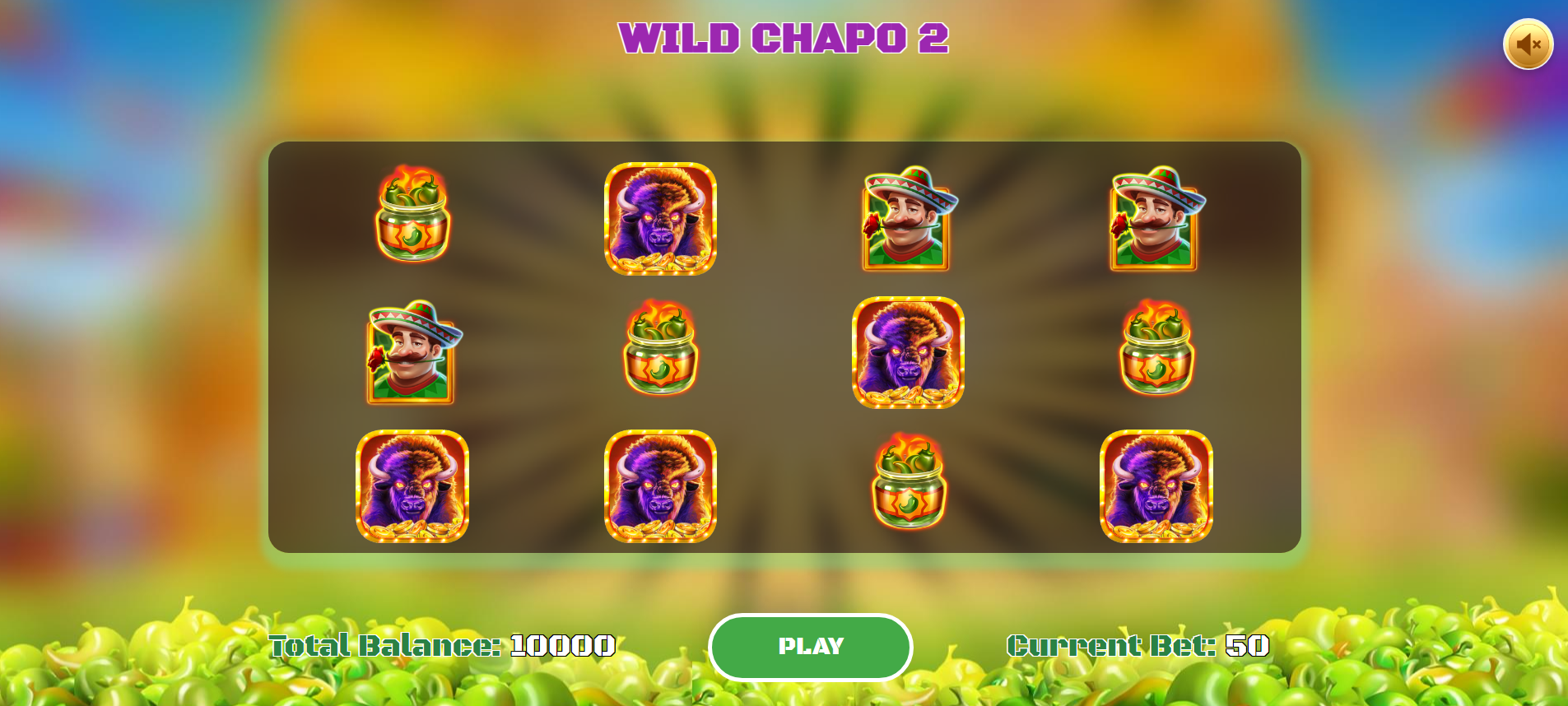Select the mustached man symbol on reel four

click(x=1155, y=218)
